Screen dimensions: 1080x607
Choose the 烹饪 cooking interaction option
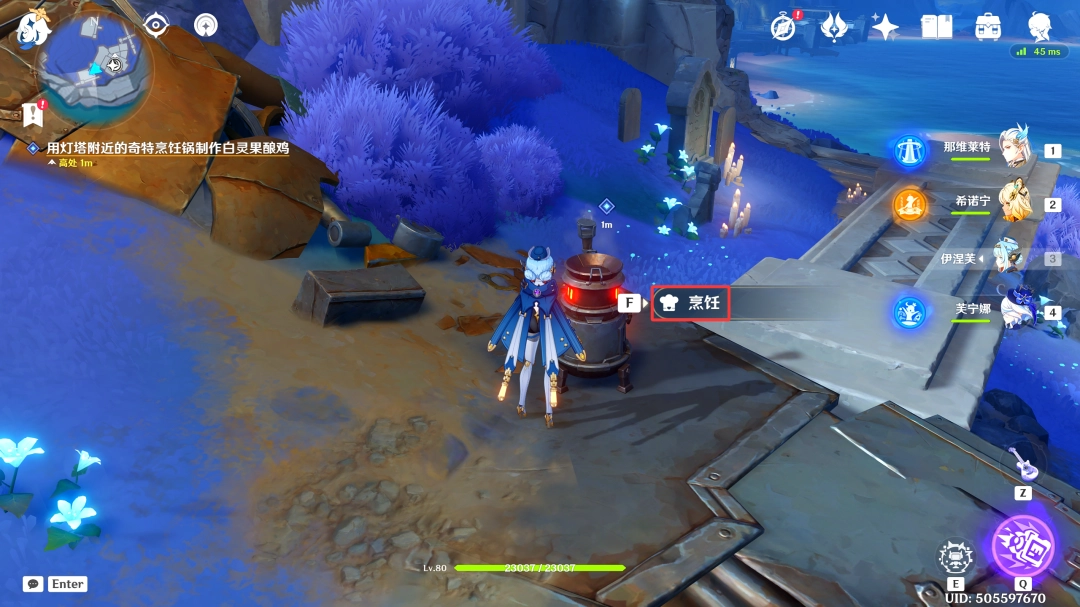(x=691, y=303)
